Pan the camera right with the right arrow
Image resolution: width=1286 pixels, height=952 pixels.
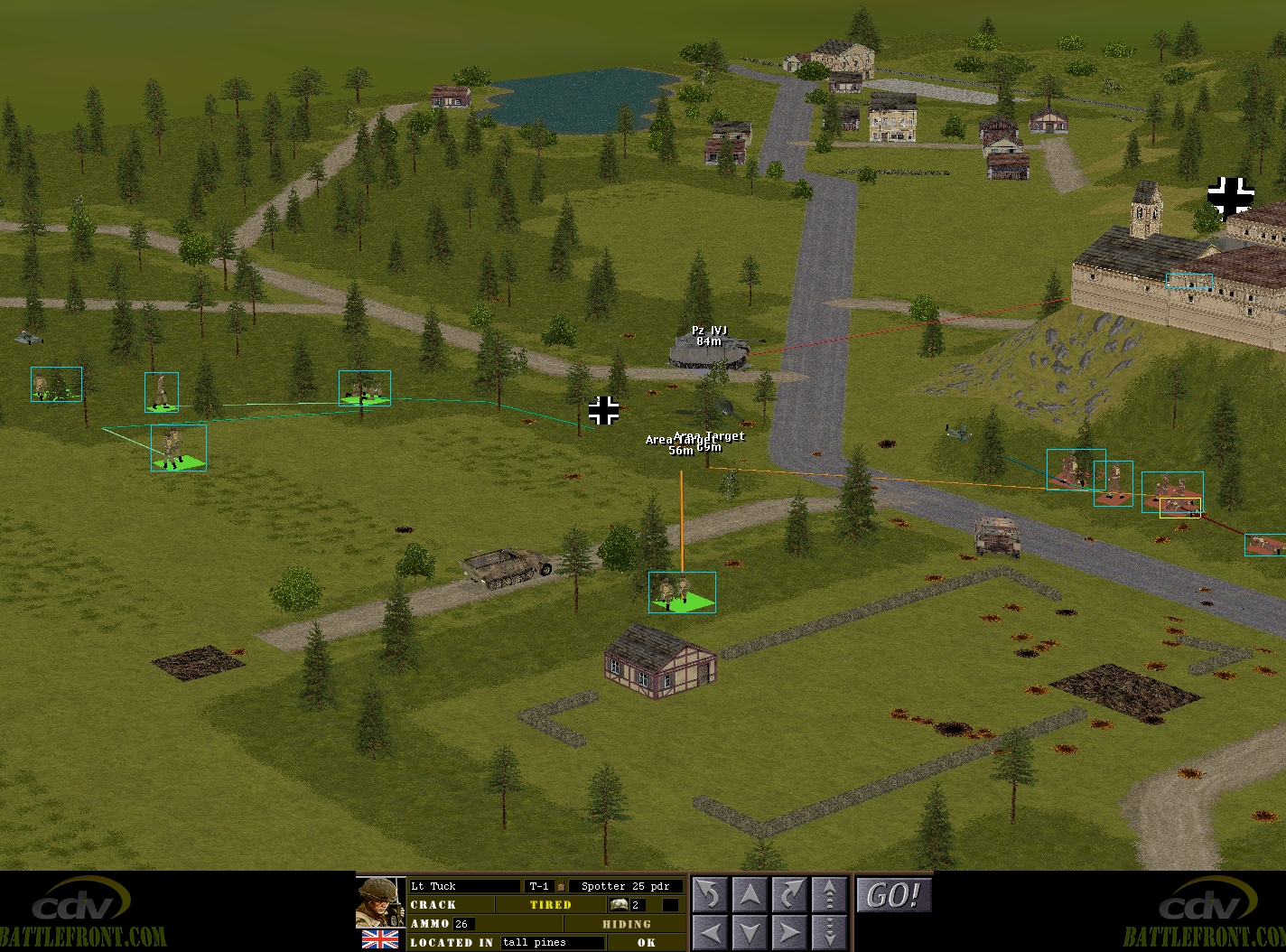789,931
